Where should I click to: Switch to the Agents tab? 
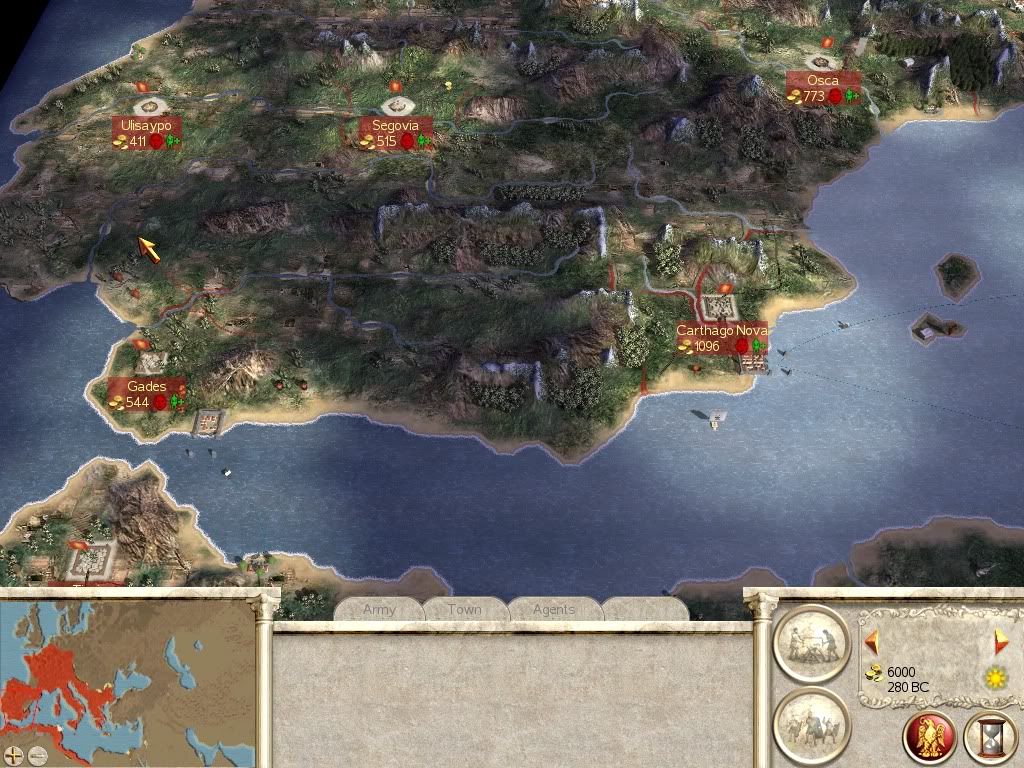coord(553,609)
